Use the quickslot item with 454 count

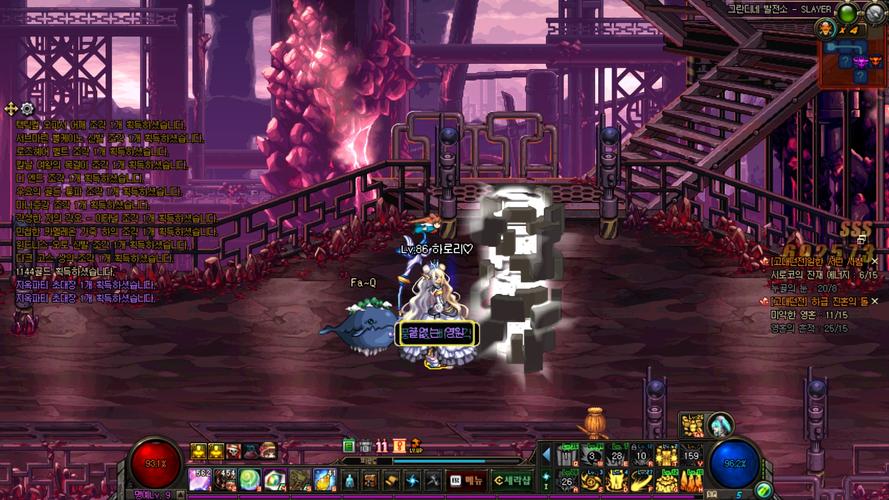(225, 480)
